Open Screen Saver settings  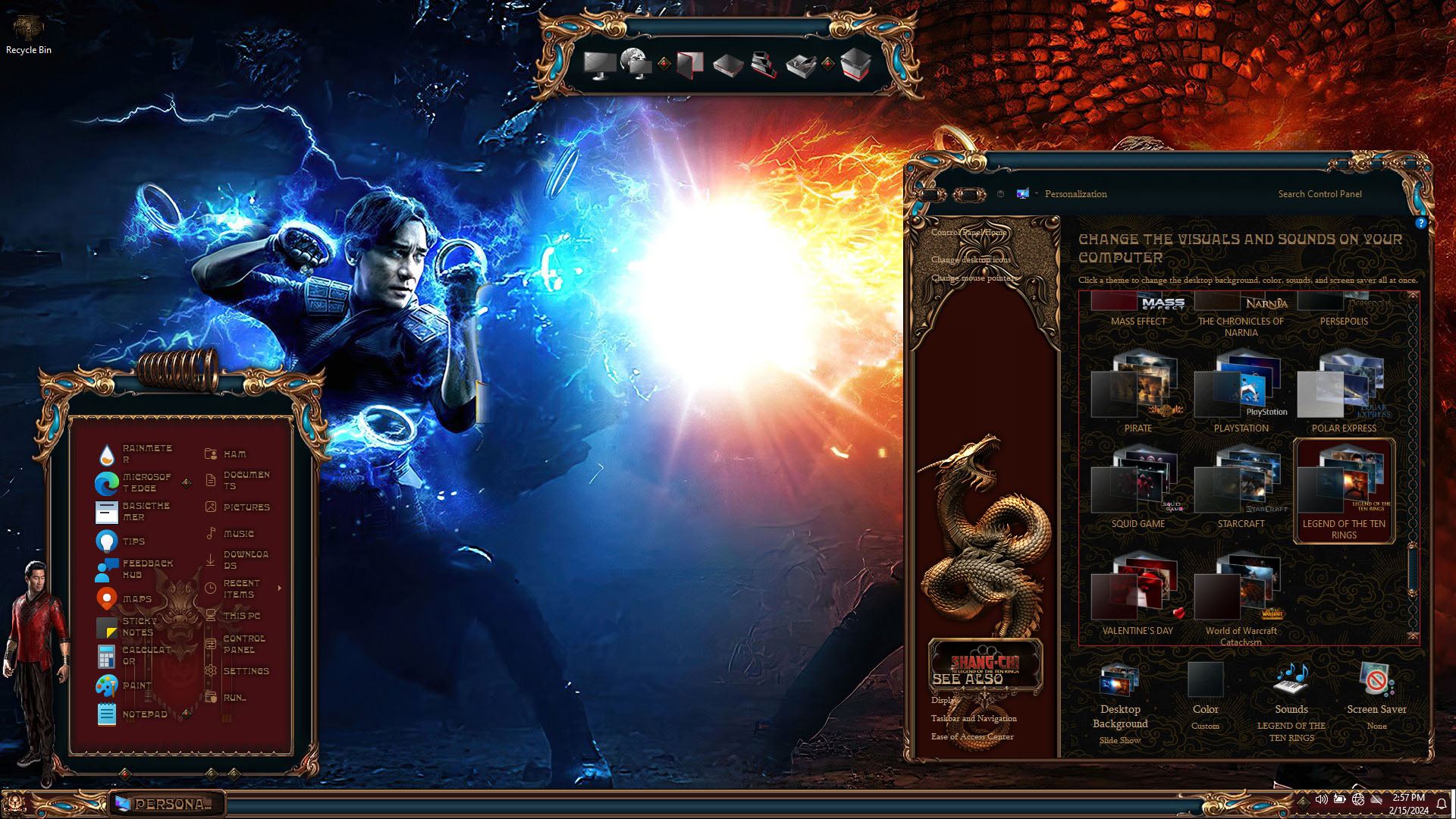(1376, 694)
